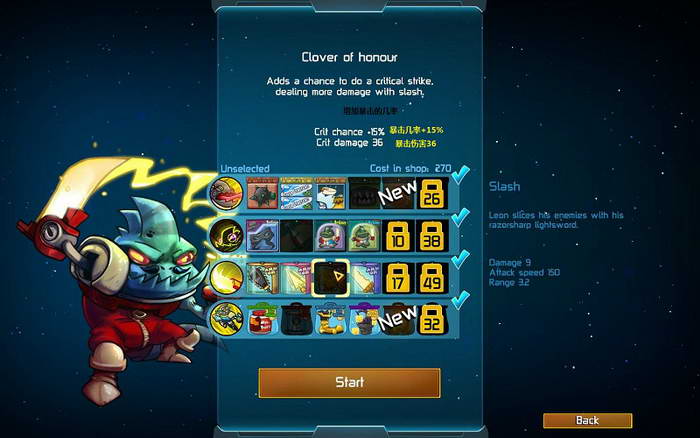Click the locked slot showing level 32
Viewport: 700px width, 438px height.
433,319
